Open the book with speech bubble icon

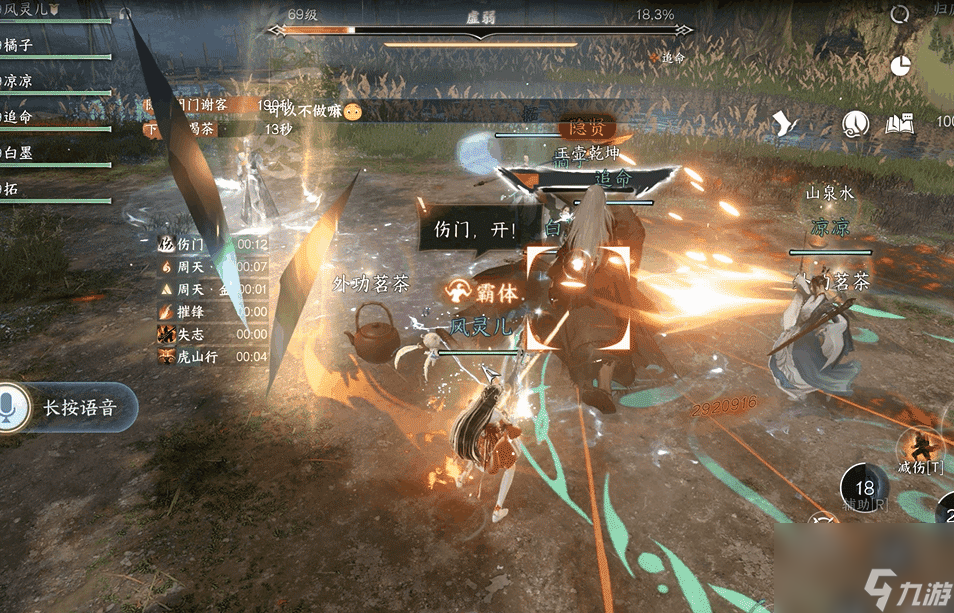click(899, 124)
